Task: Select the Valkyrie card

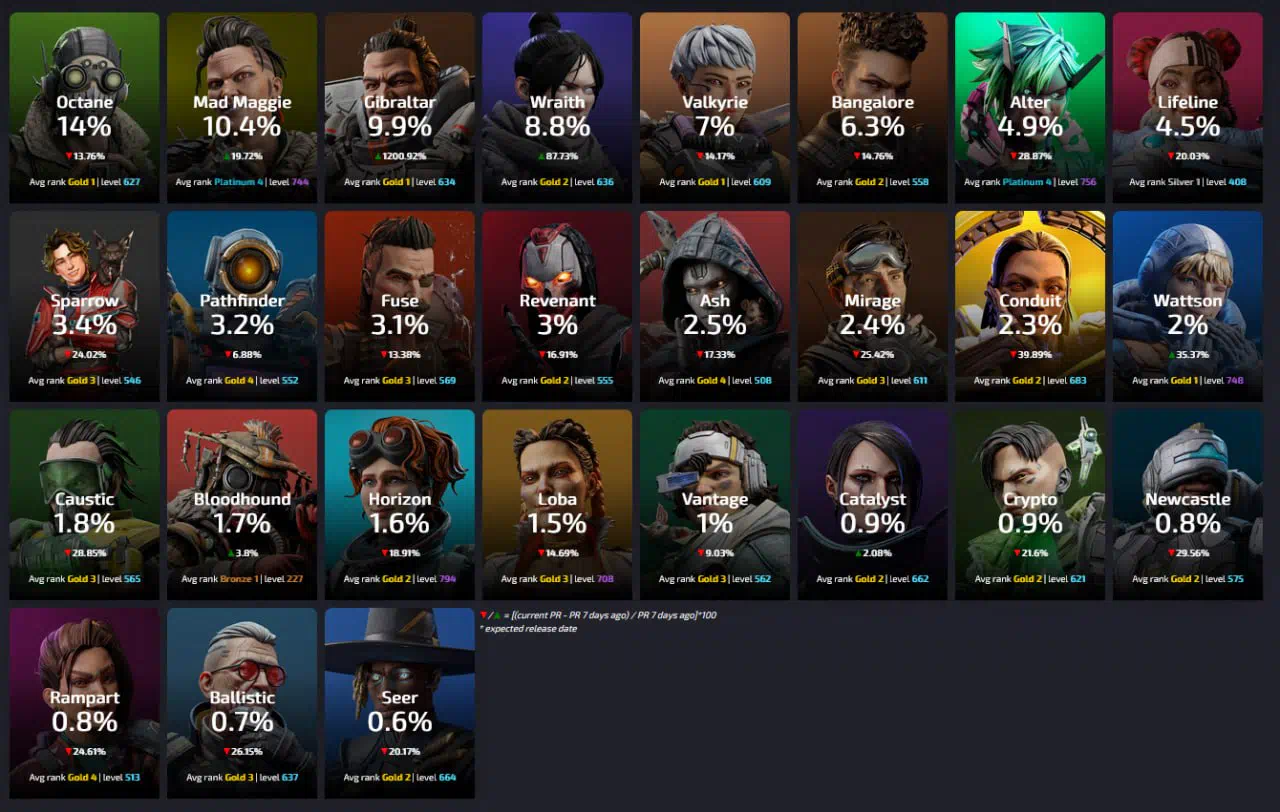Action: coord(715,107)
